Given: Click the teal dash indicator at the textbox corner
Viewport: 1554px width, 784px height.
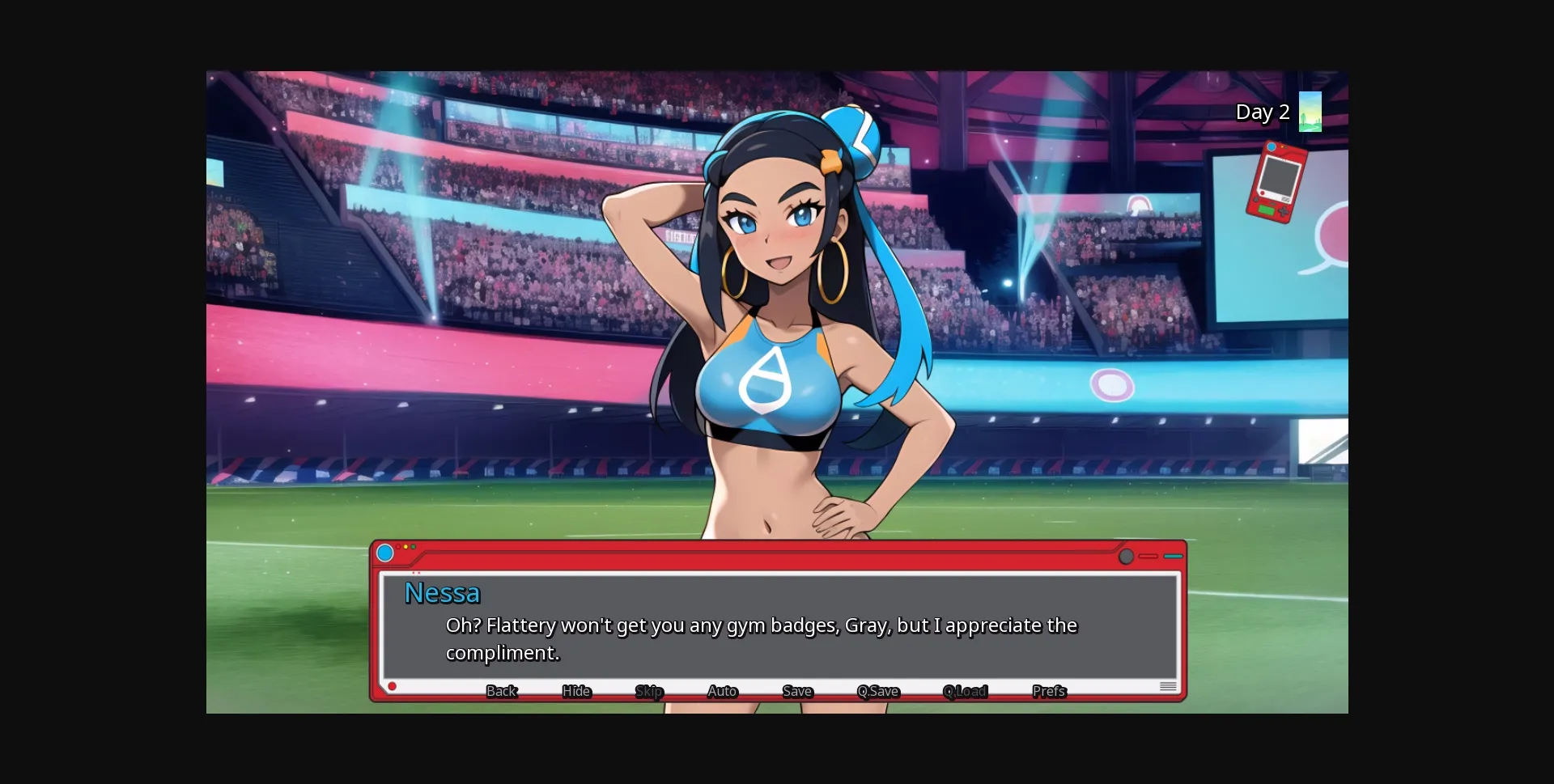Looking at the screenshot, I should click(1172, 556).
